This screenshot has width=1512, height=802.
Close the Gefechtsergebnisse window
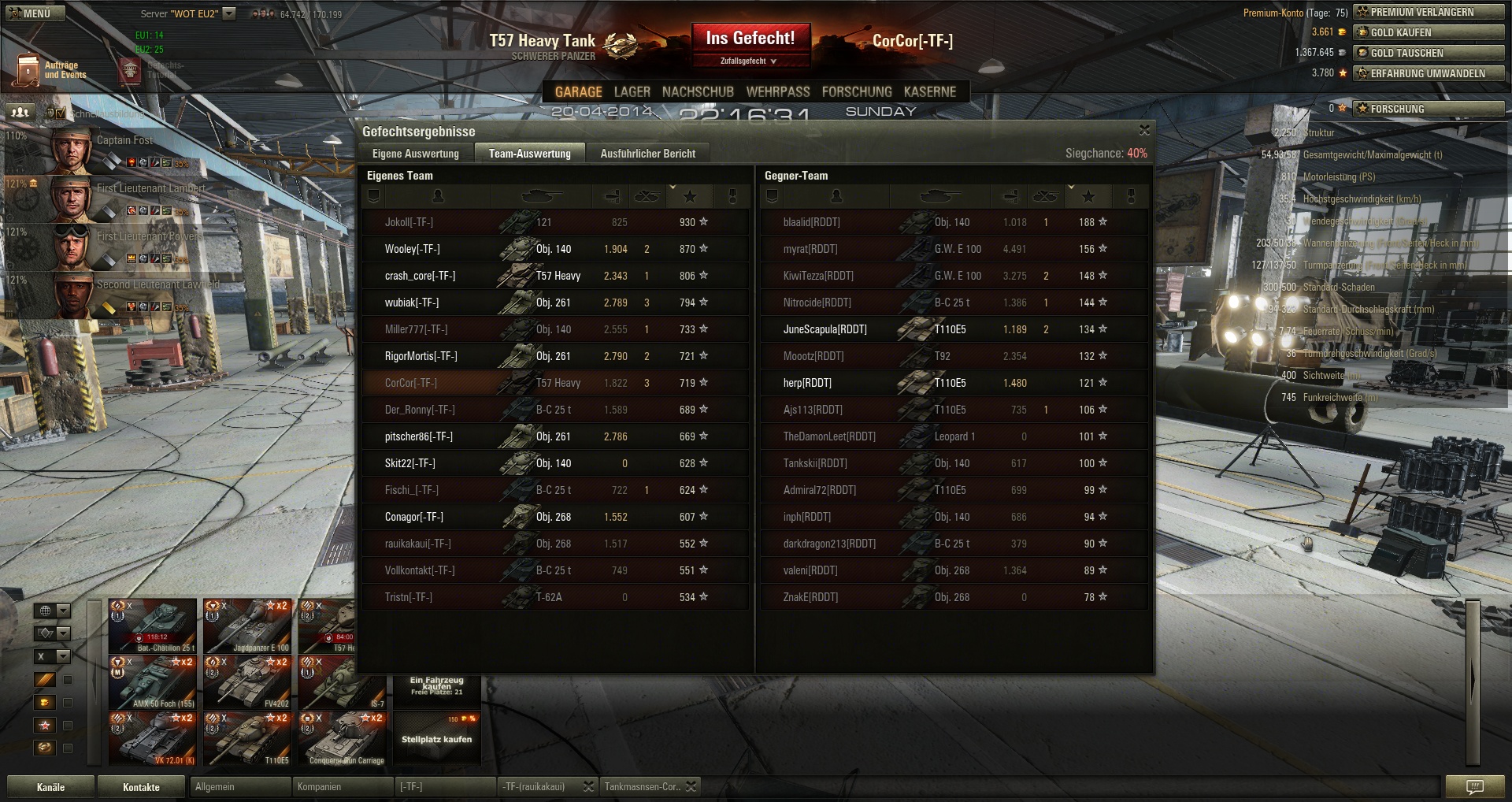pyautogui.click(x=1144, y=130)
